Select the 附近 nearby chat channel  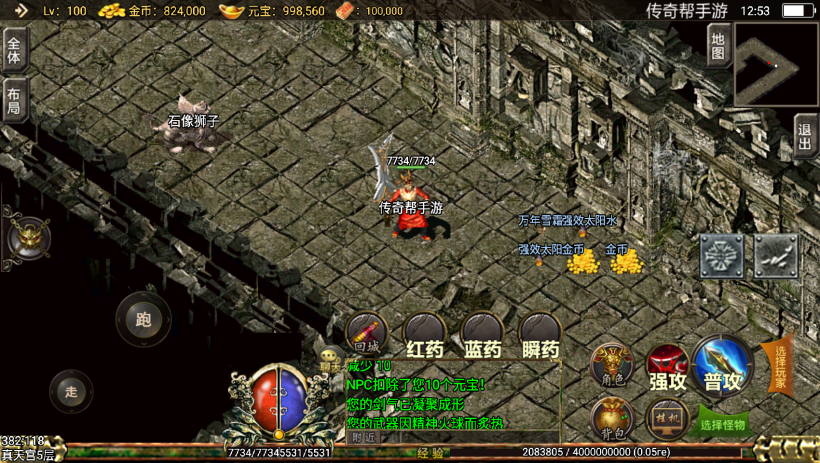[x=364, y=437]
